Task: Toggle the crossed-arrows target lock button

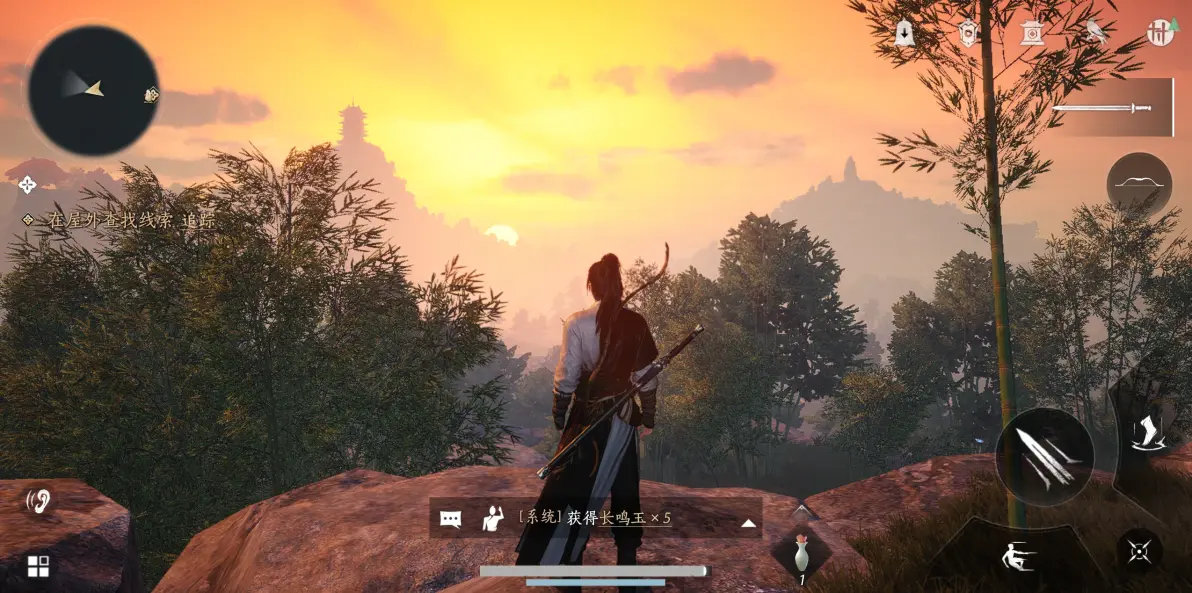Action: 1139,550
